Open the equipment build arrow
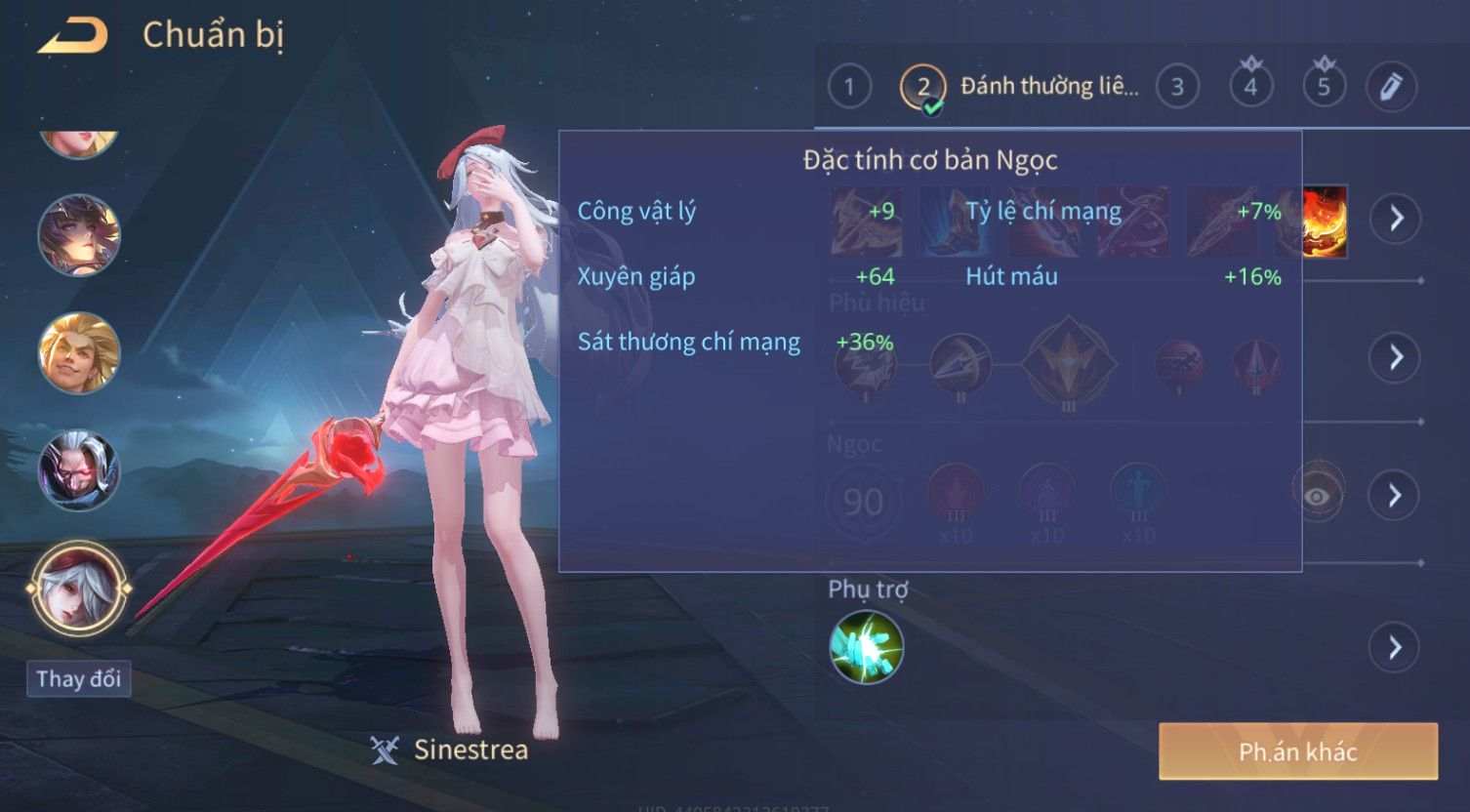The image size is (1470, 812). pos(1396,218)
